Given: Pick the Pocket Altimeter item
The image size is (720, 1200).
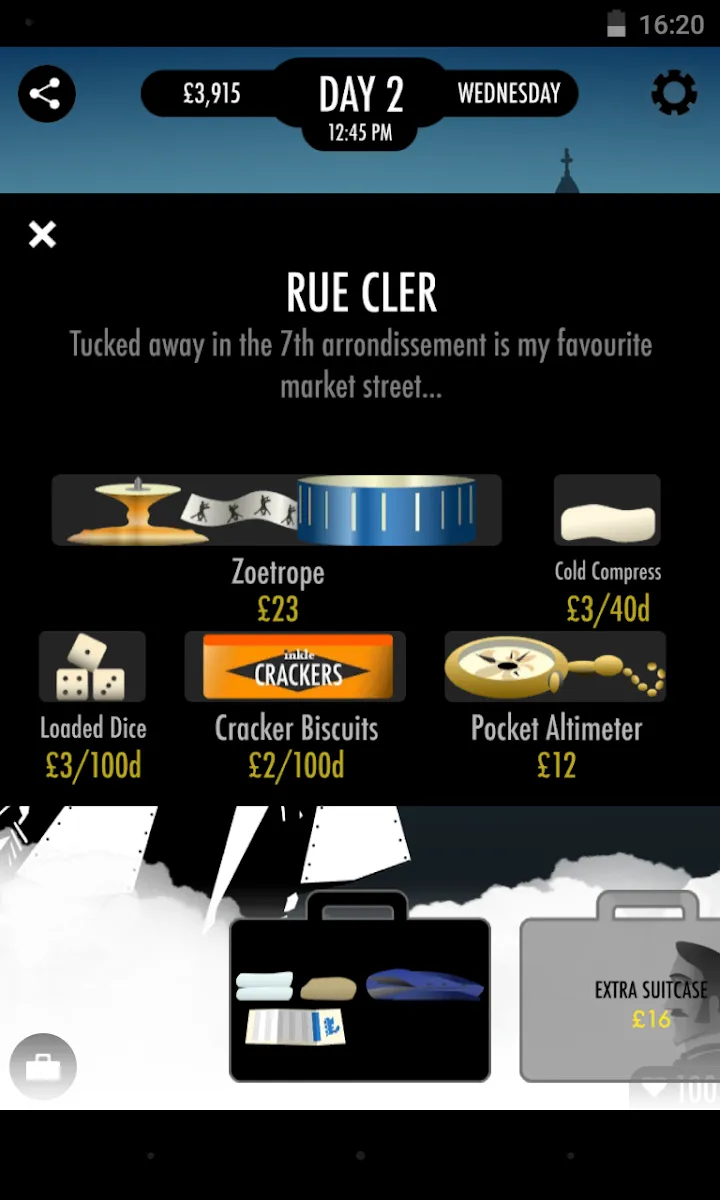Looking at the screenshot, I should click(x=555, y=667).
